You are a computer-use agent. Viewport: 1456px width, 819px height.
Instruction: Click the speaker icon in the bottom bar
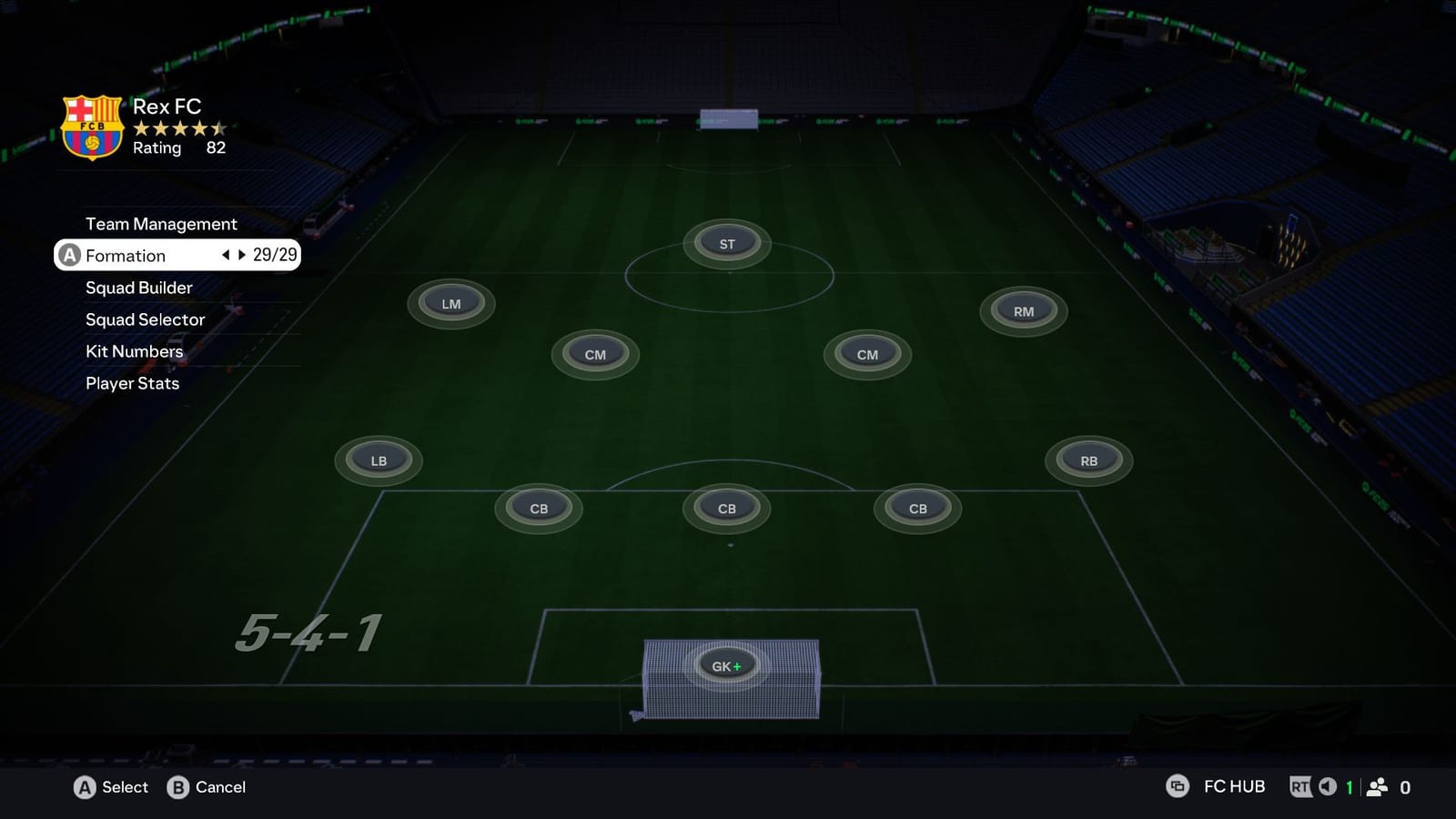coord(1324,785)
